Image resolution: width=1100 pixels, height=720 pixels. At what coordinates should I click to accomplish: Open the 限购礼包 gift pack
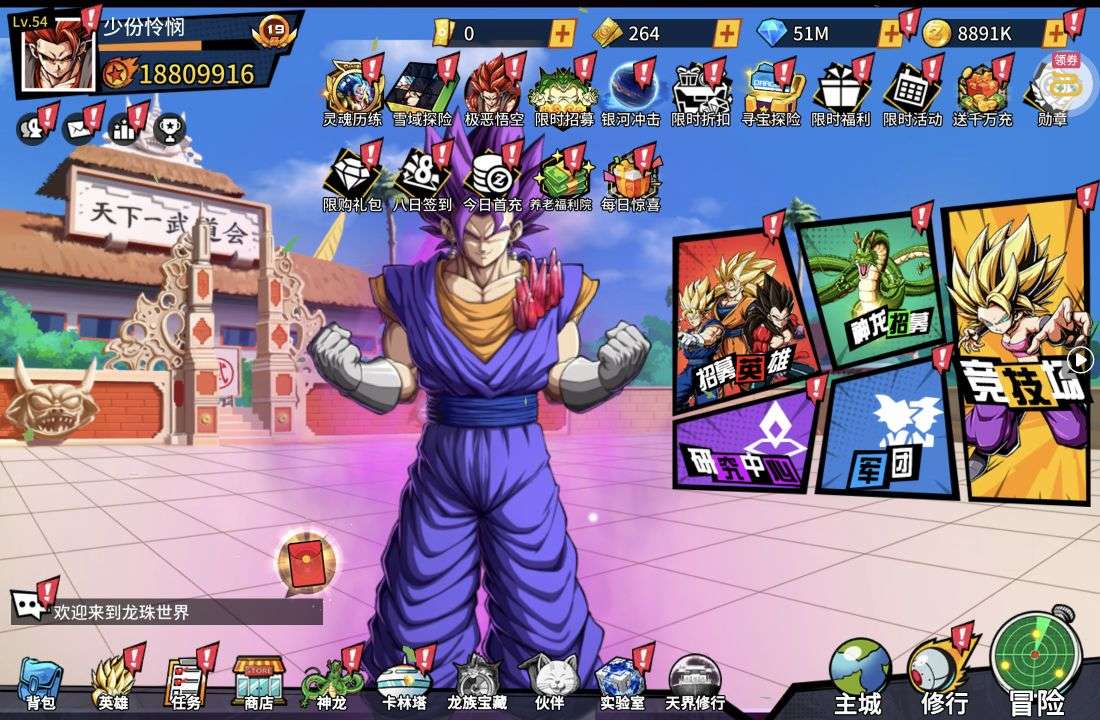[x=351, y=180]
